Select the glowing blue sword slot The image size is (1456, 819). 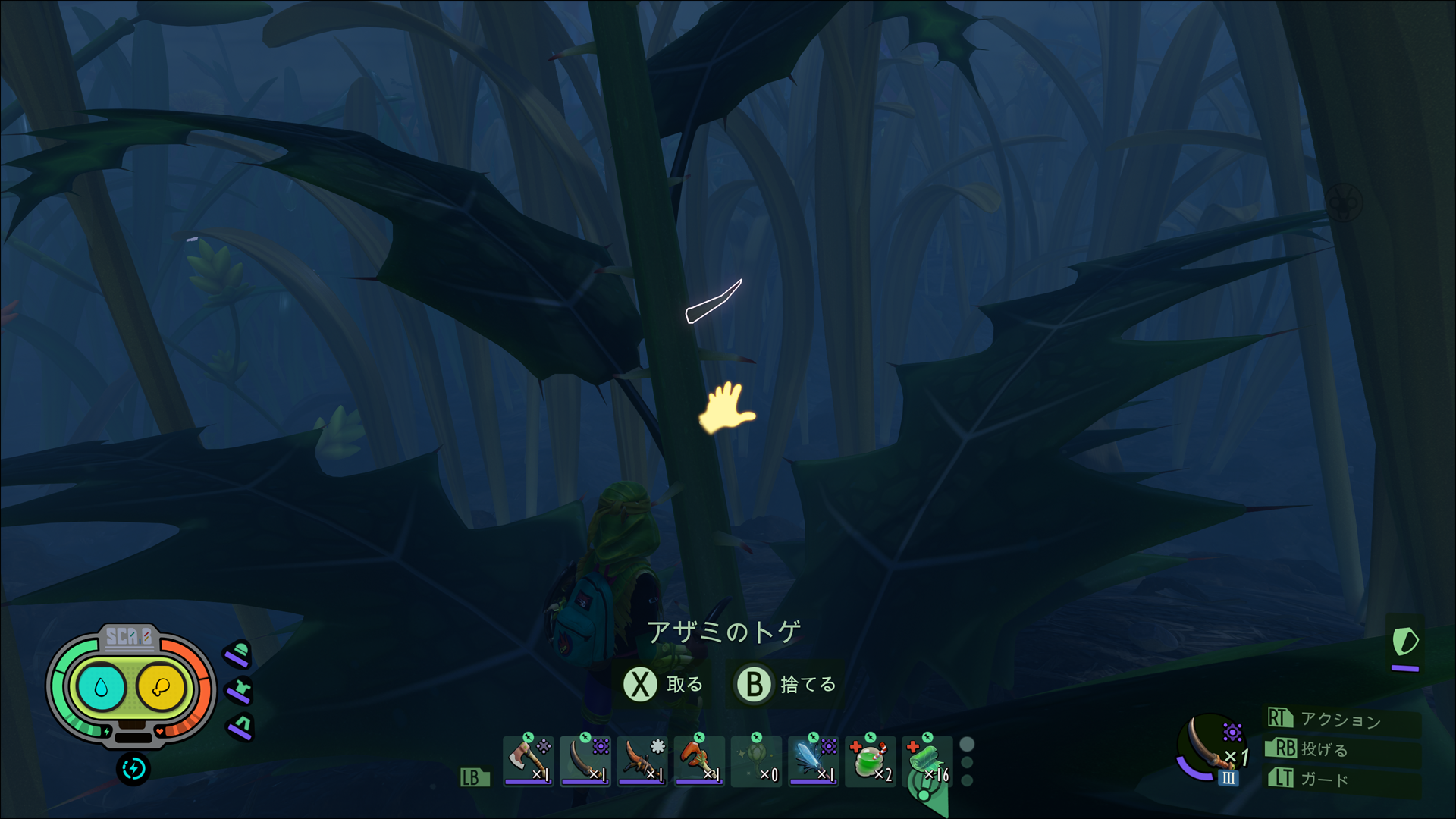[x=813, y=760]
